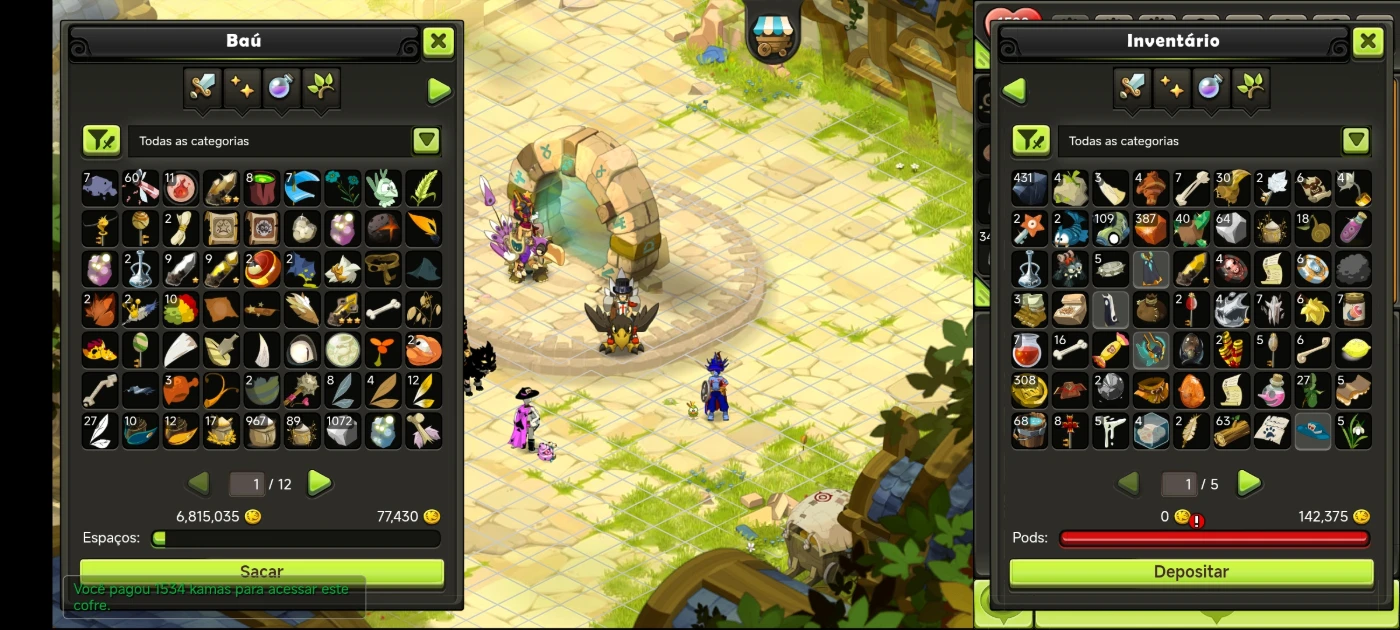The height and width of the screenshot is (630, 1400).
Task: Select the green-striped key in chest
Action: click(141, 350)
